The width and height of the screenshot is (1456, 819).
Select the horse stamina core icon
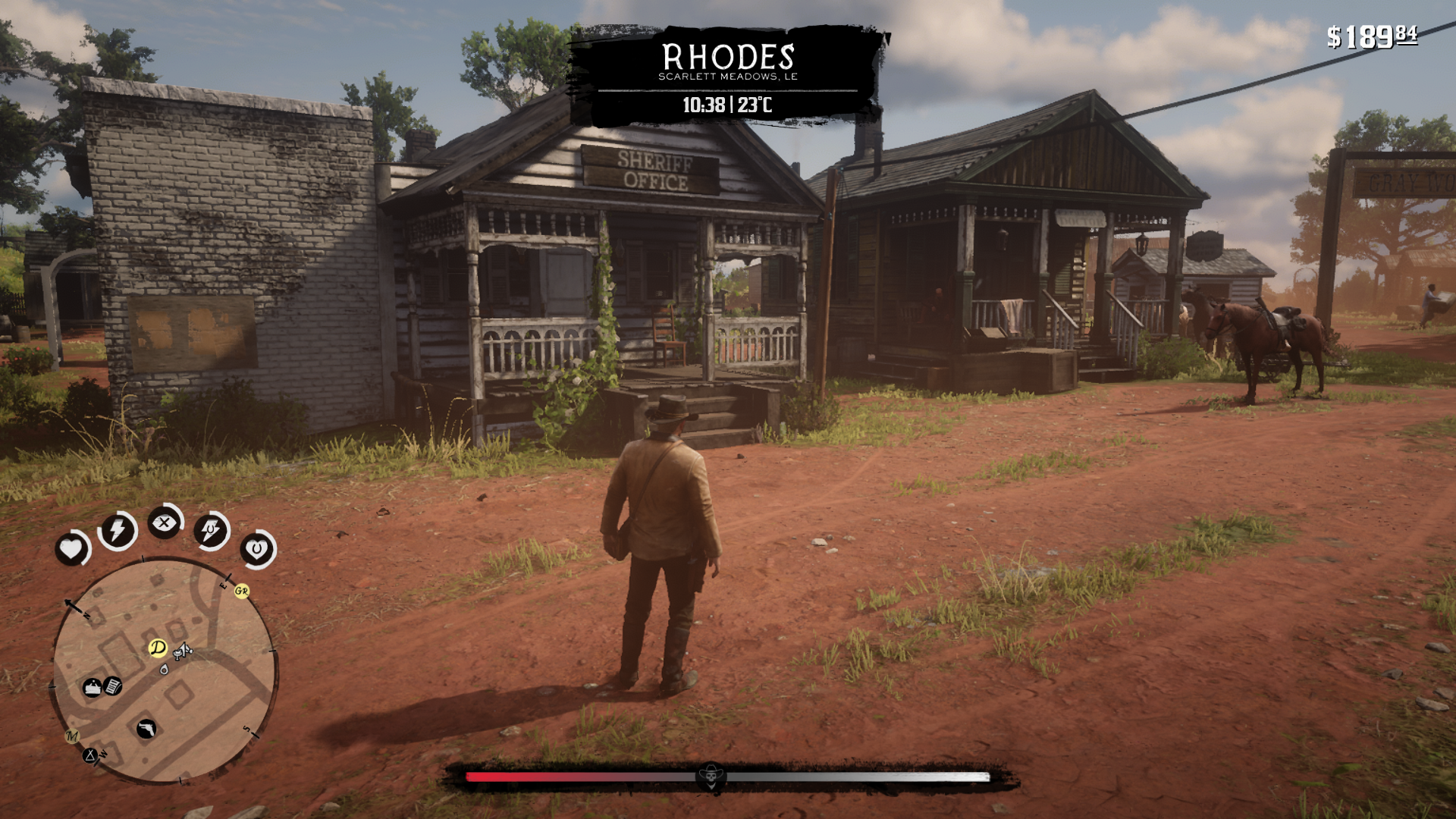coord(211,529)
